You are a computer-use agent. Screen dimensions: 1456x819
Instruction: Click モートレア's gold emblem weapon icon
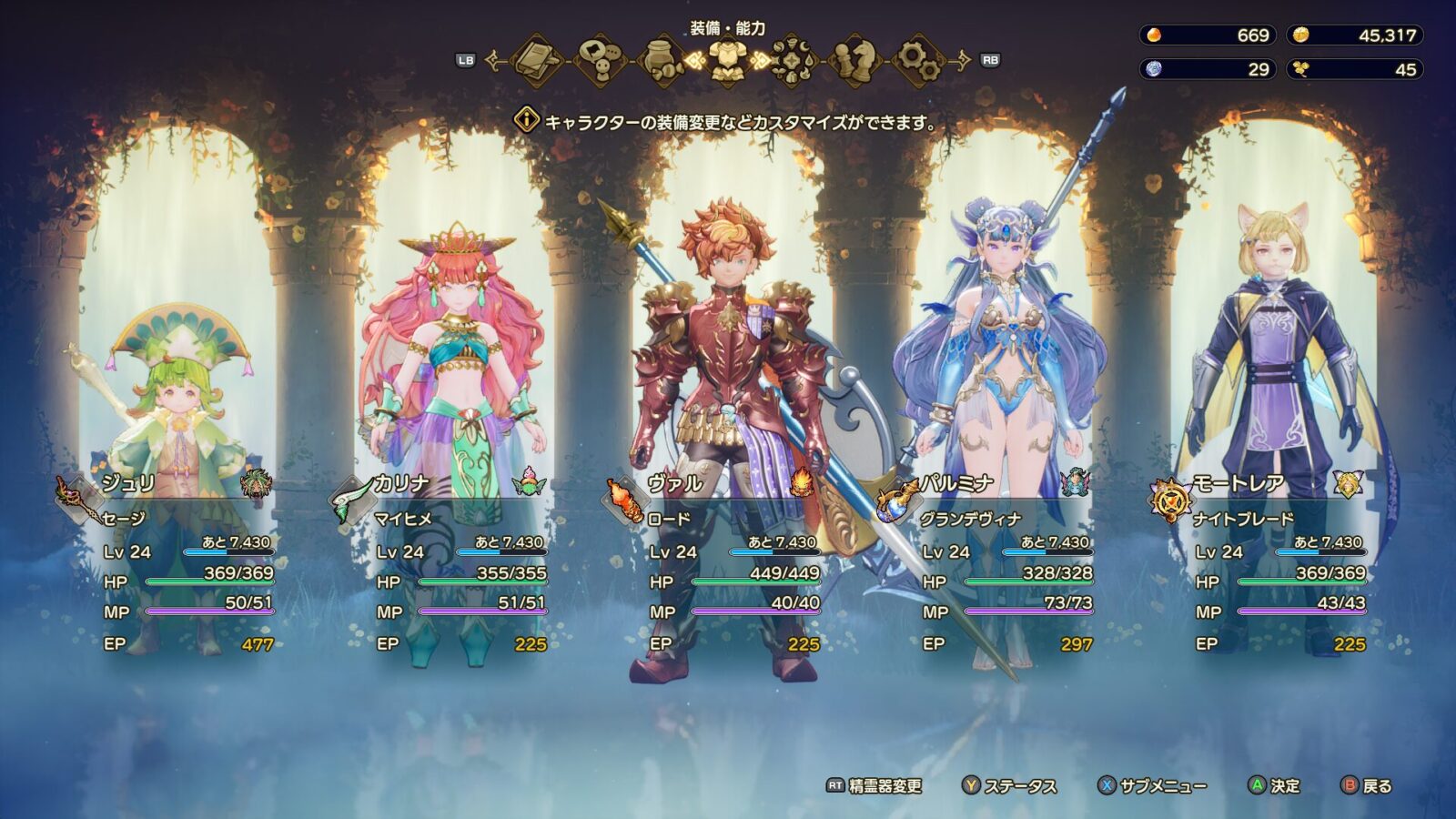1170,500
